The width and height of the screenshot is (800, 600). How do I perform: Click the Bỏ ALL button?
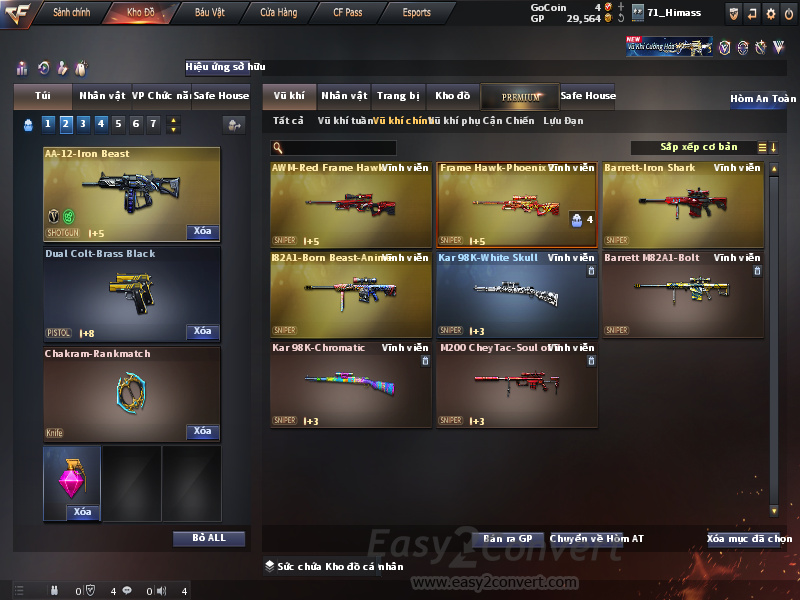[x=209, y=538]
